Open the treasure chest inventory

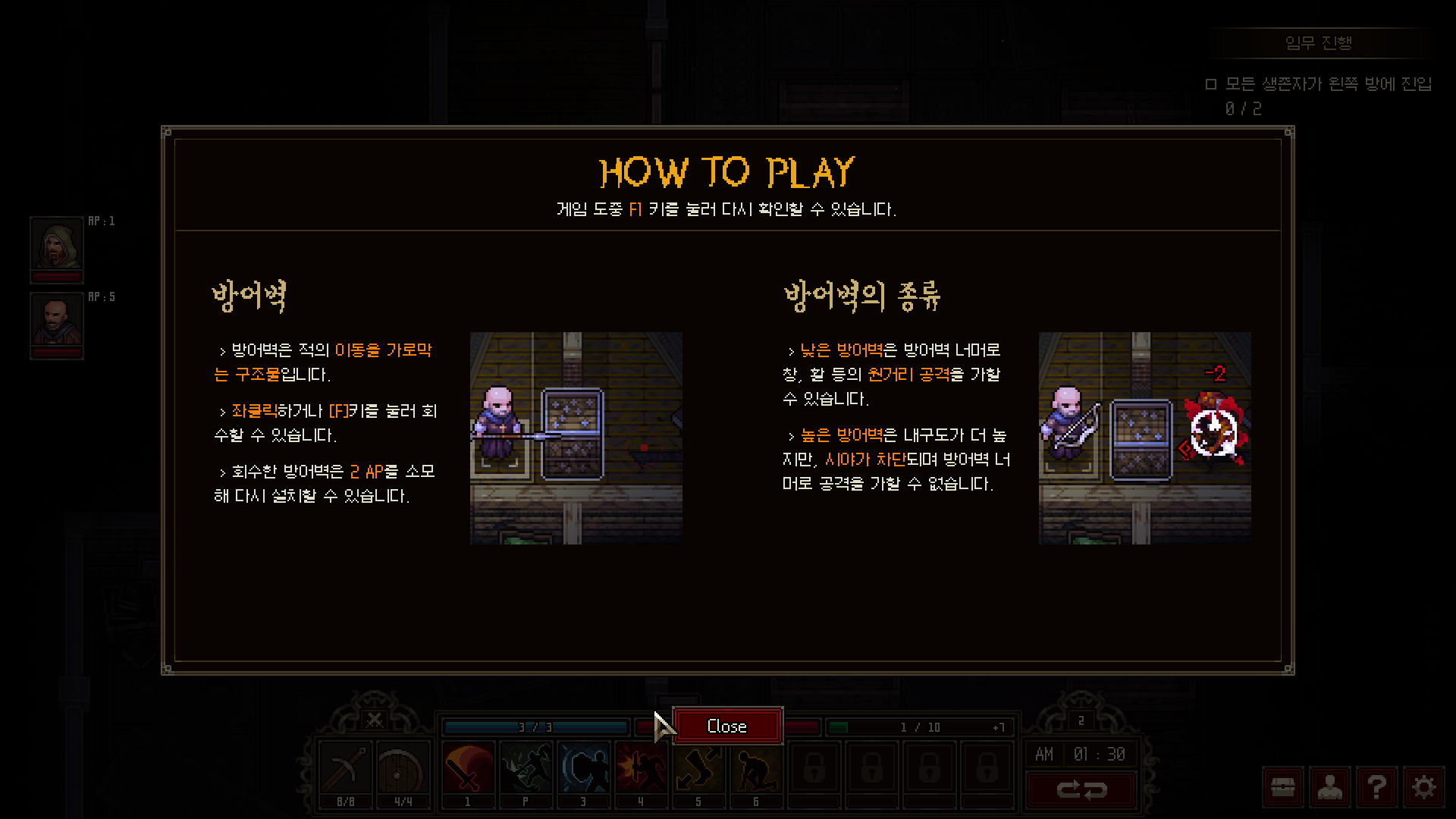[1282, 788]
